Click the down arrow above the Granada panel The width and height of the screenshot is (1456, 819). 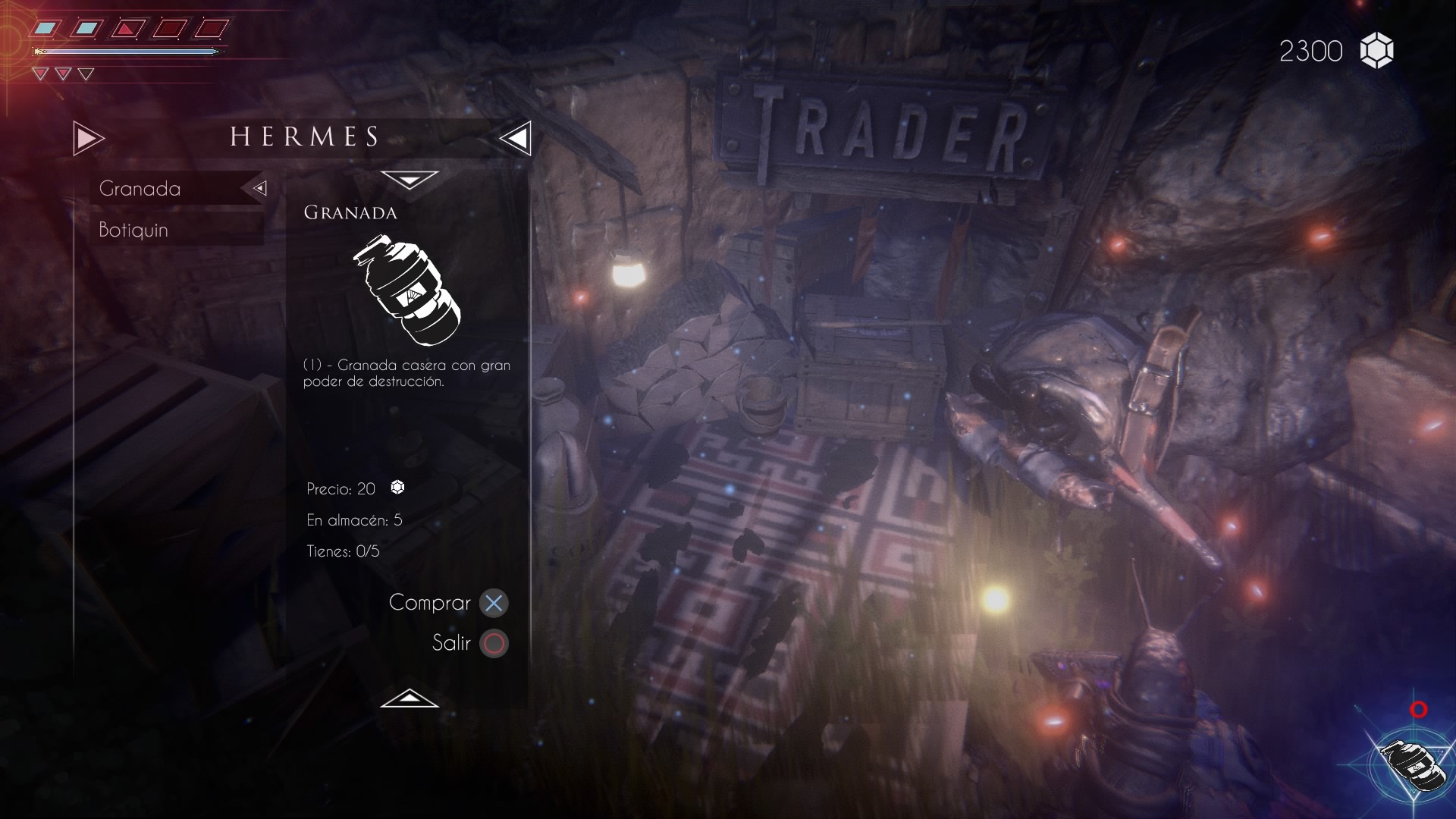pyautogui.click(x=409, y=180)
